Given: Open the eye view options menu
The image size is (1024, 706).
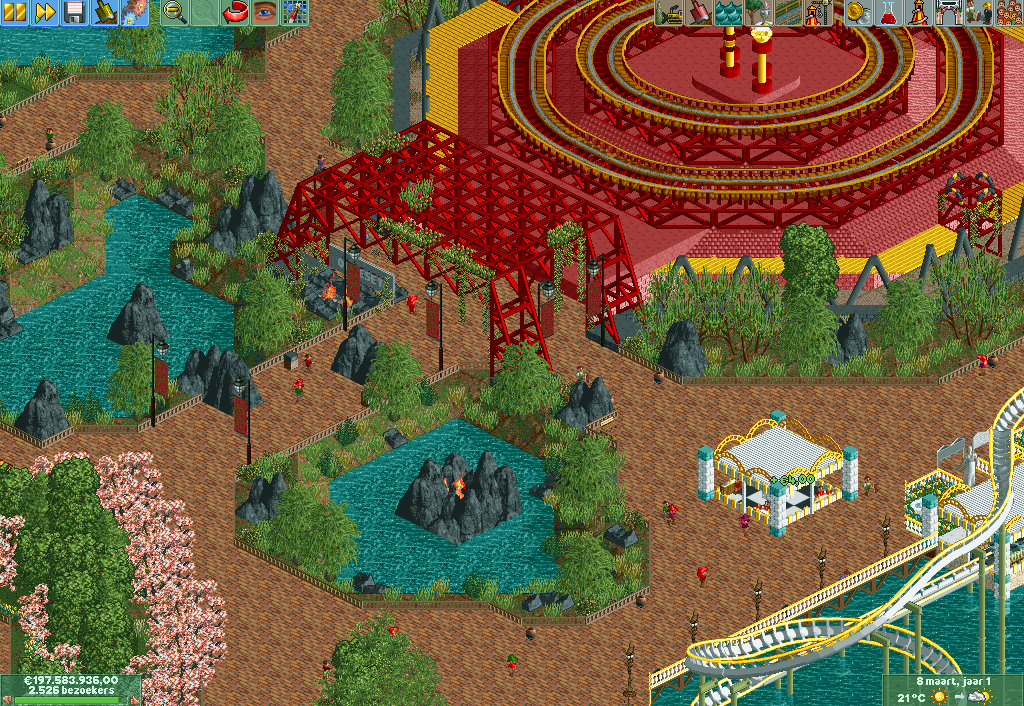Looking at the screenshot, I should 265,12.
